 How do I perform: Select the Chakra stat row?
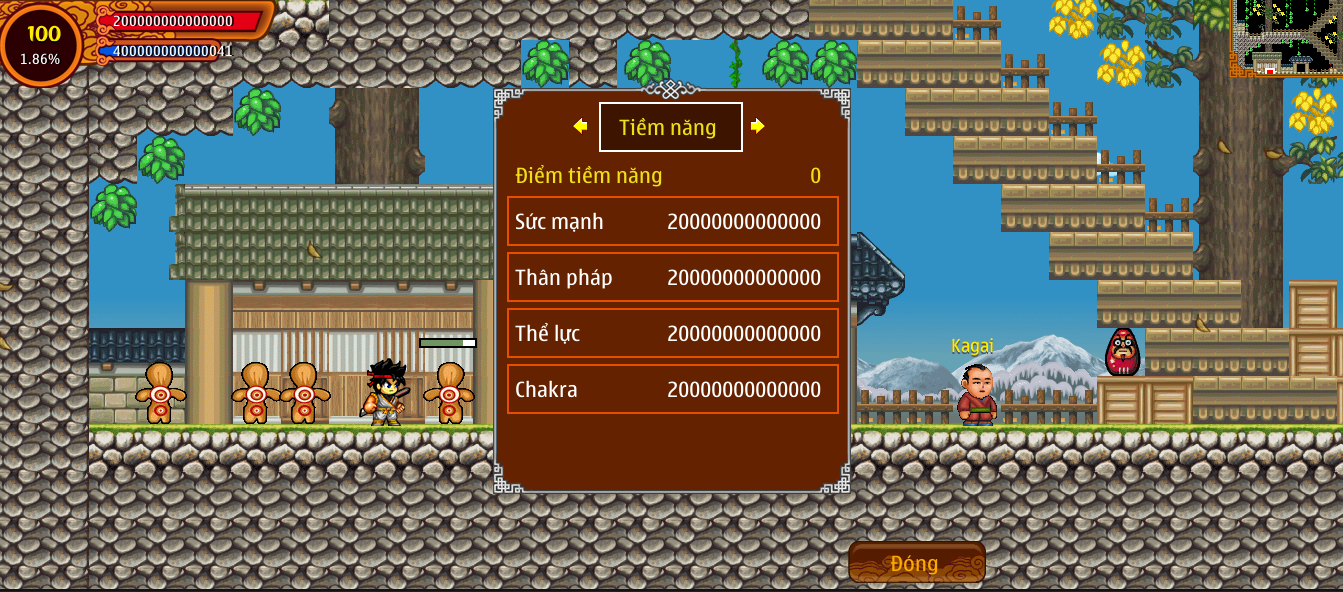(x=672, y=389)
